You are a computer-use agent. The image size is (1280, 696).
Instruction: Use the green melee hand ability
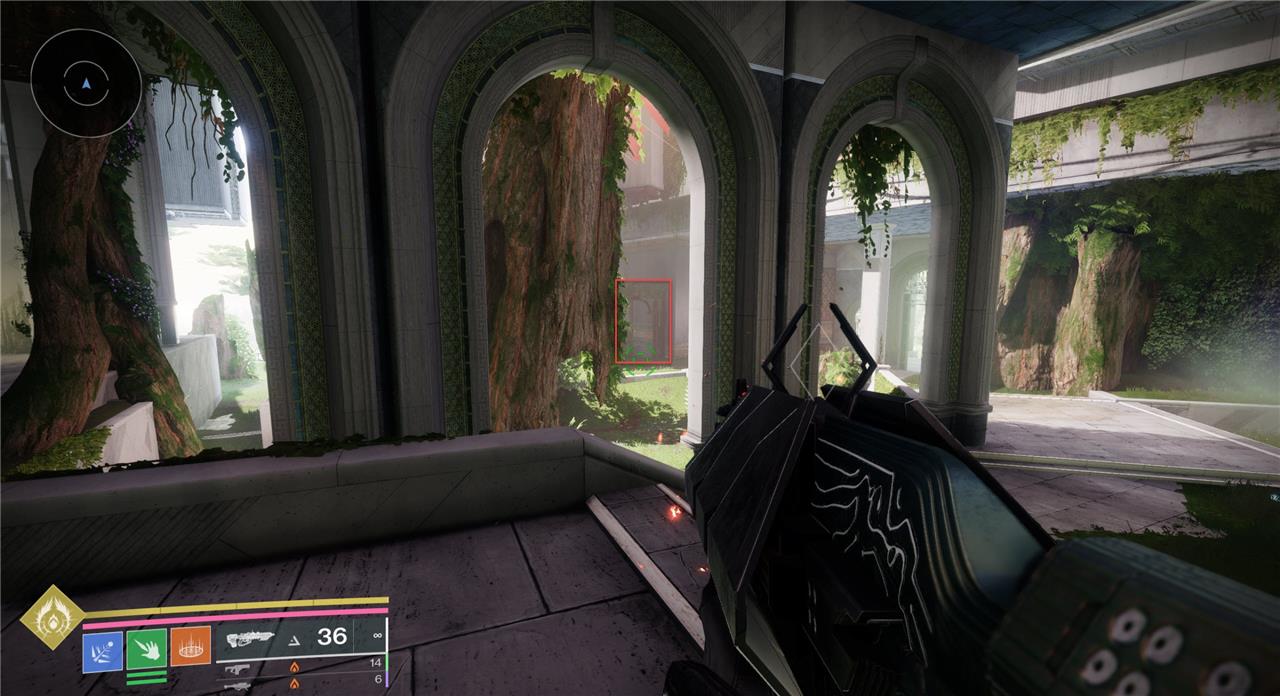click(146, 649)
